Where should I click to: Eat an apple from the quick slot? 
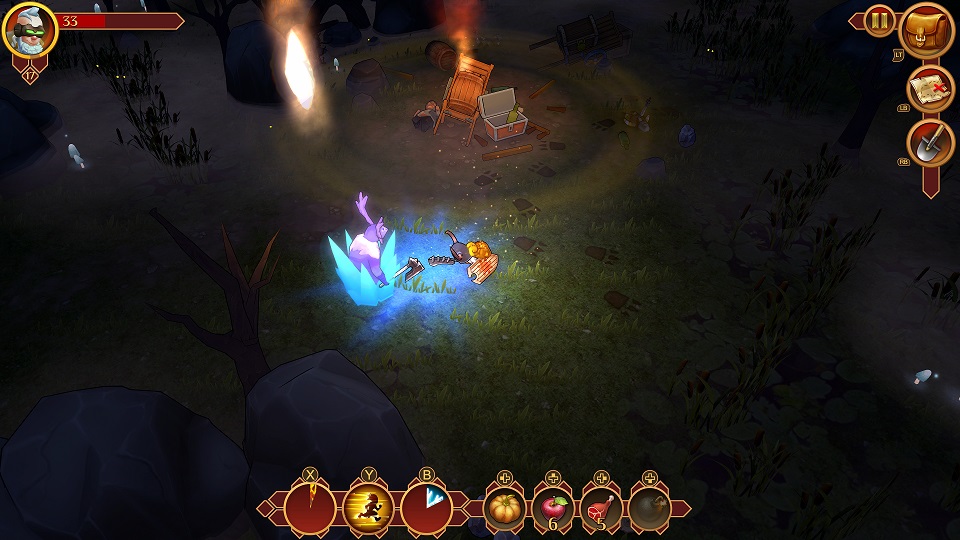(553, 509)
